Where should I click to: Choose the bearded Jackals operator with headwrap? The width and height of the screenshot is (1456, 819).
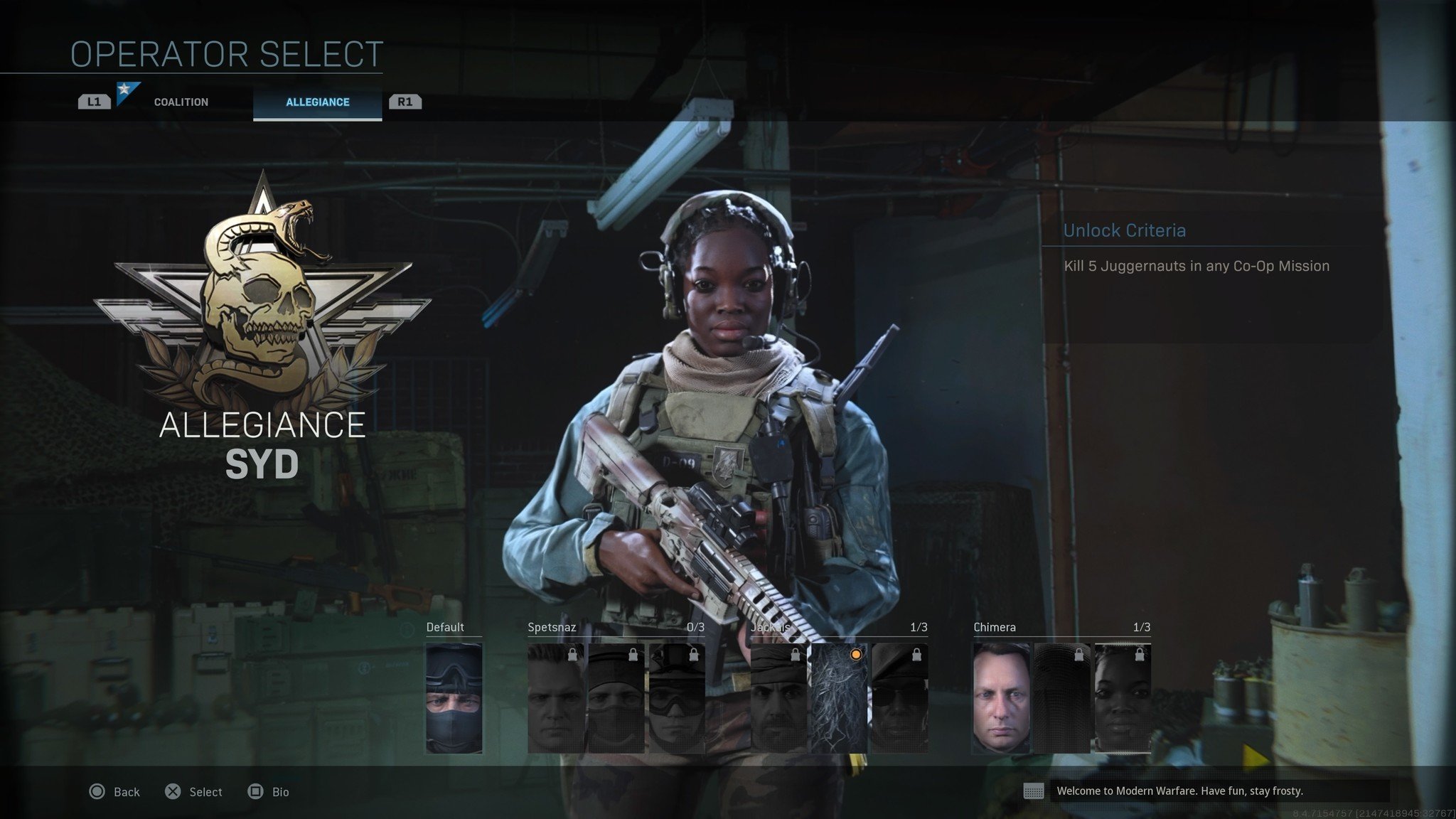coord(778,698)
